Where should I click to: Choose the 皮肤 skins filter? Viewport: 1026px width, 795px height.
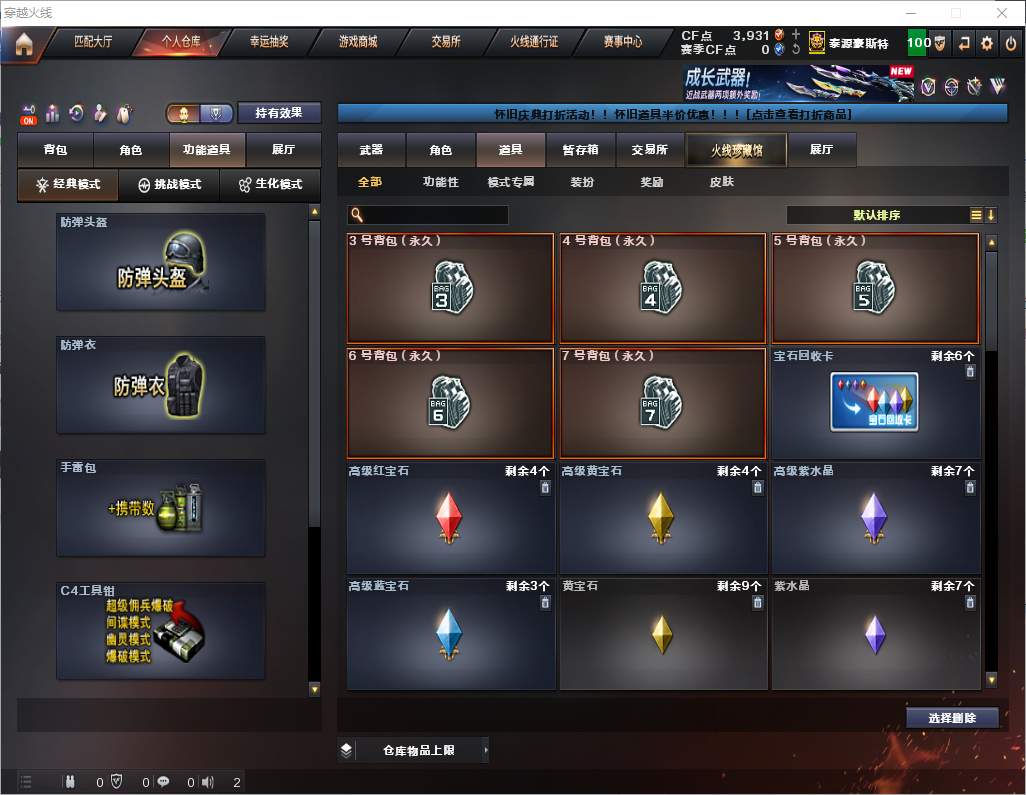(x=721, y=182)
